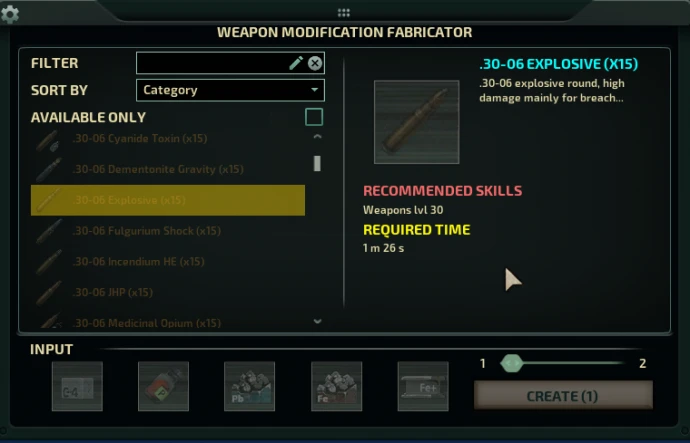Click the recipe list scroll-down arrow
The height and width of the screenshot is (443, 690).
tap(317, 322)
